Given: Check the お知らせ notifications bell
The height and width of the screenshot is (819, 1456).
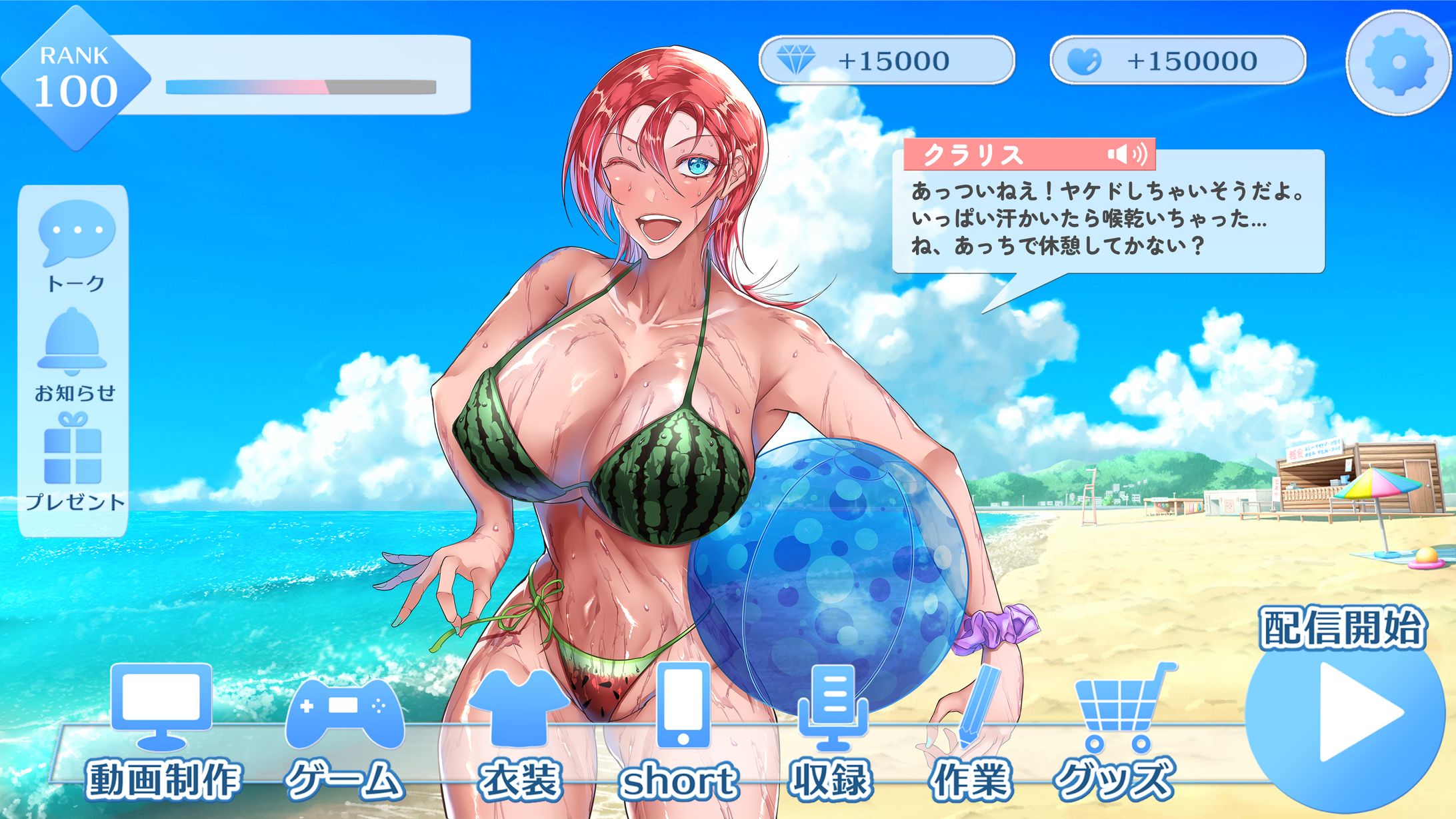Looking at the screenshot, I should [73, 354].
